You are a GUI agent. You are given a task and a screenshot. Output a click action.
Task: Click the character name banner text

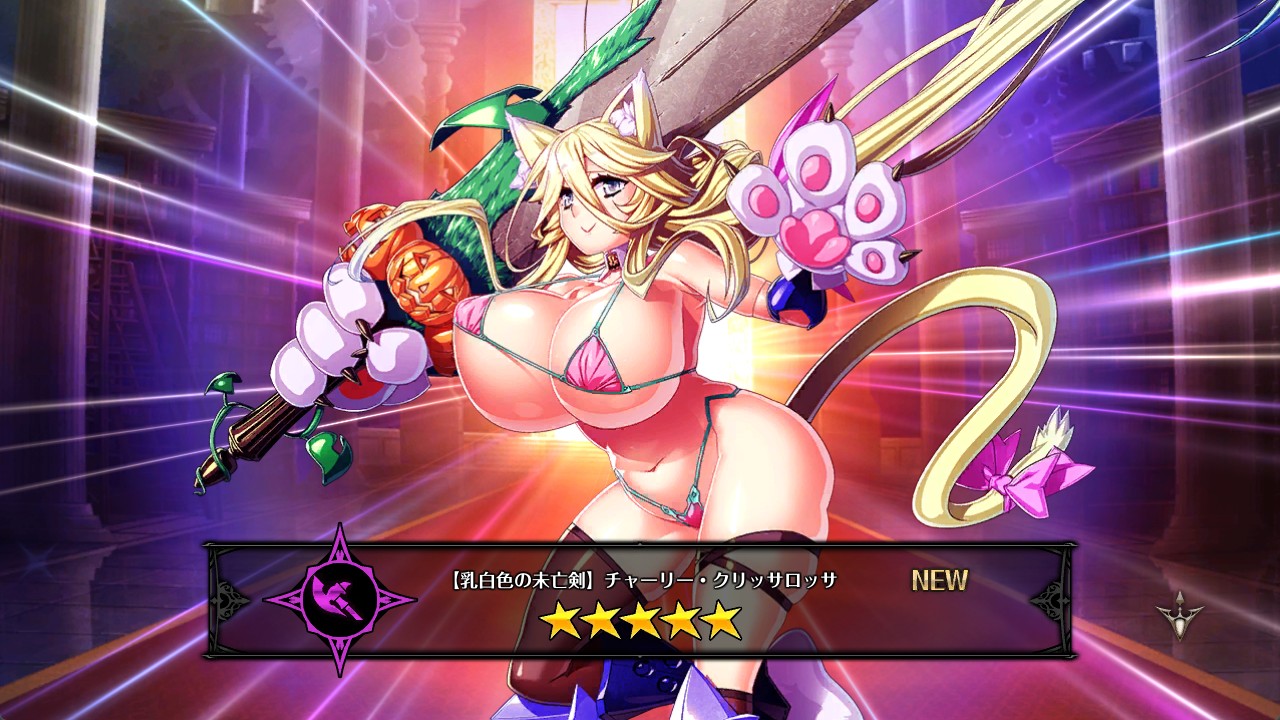point(643,580)
